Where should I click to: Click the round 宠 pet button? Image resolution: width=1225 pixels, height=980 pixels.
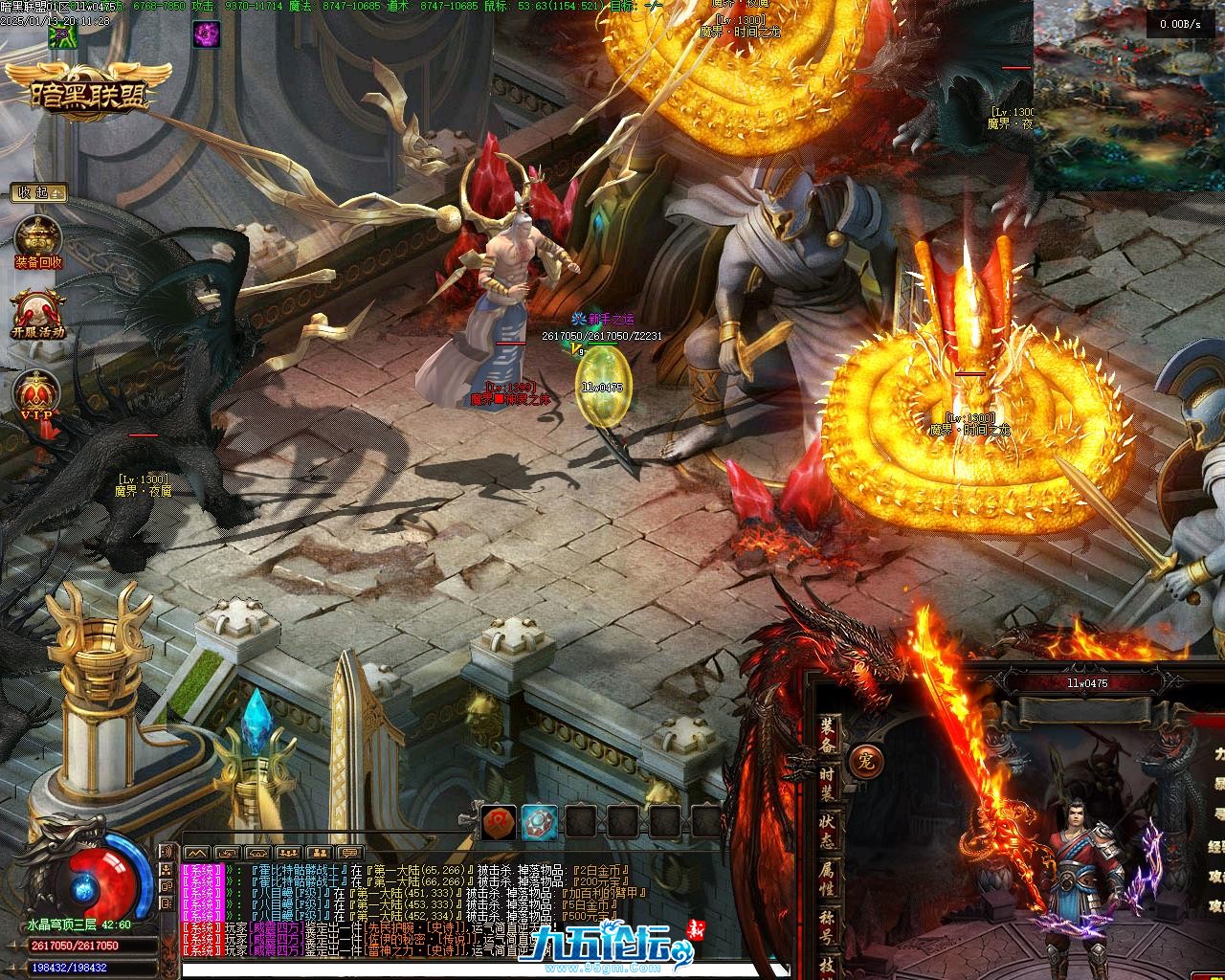pos(867,759)
